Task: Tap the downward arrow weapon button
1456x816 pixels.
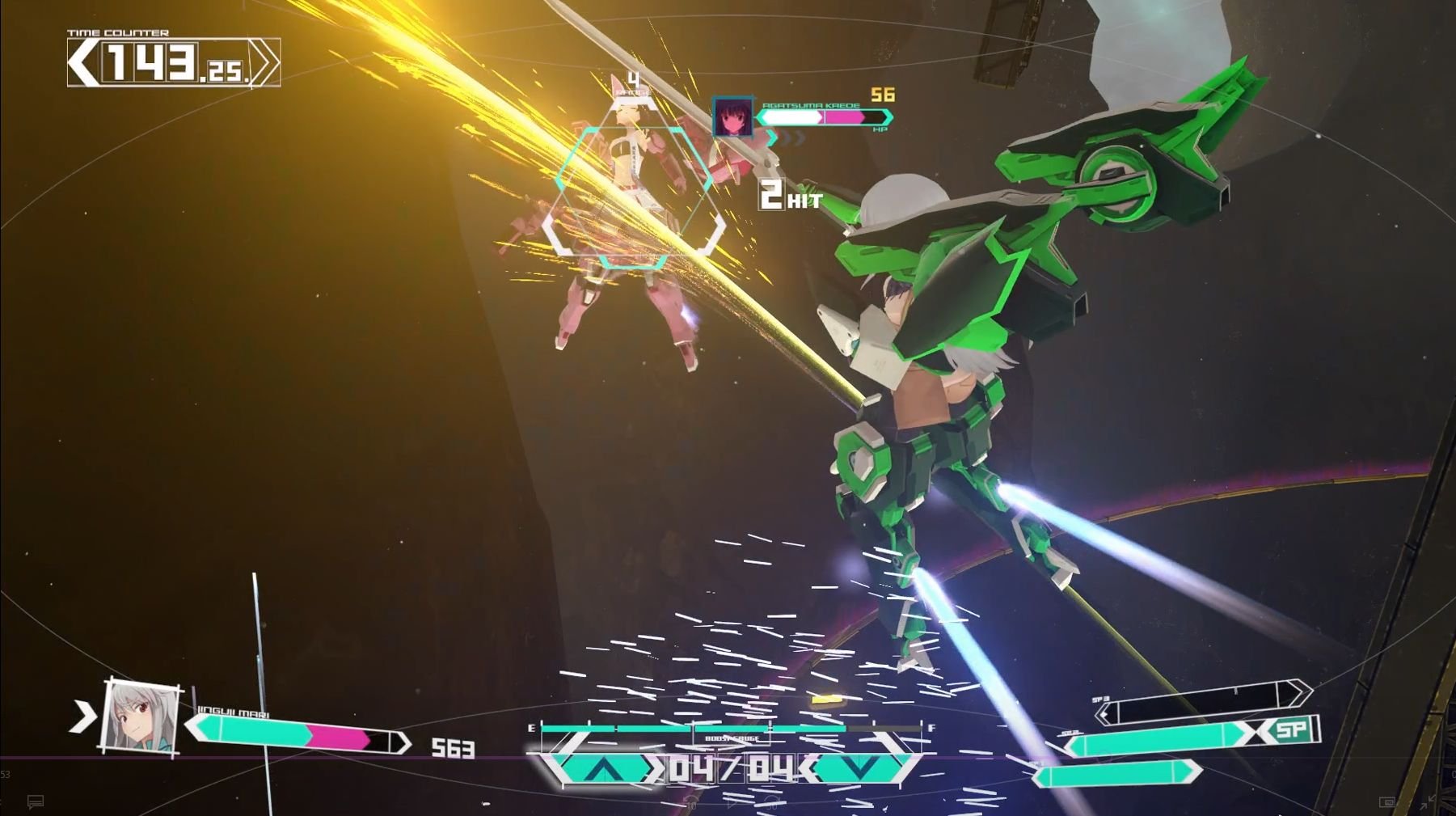Action: (x=859, y=767)
